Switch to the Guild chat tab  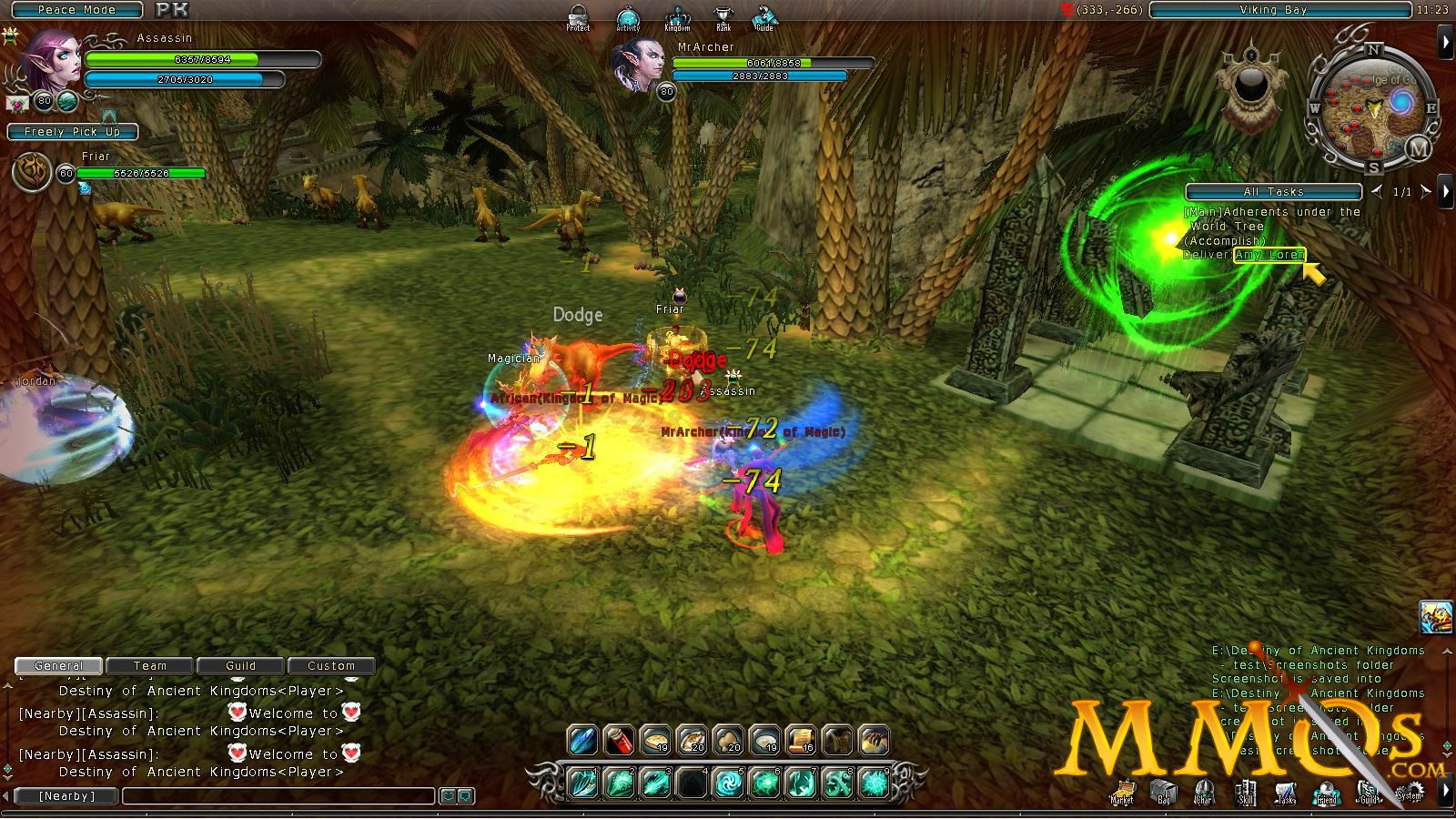(239, 665)
